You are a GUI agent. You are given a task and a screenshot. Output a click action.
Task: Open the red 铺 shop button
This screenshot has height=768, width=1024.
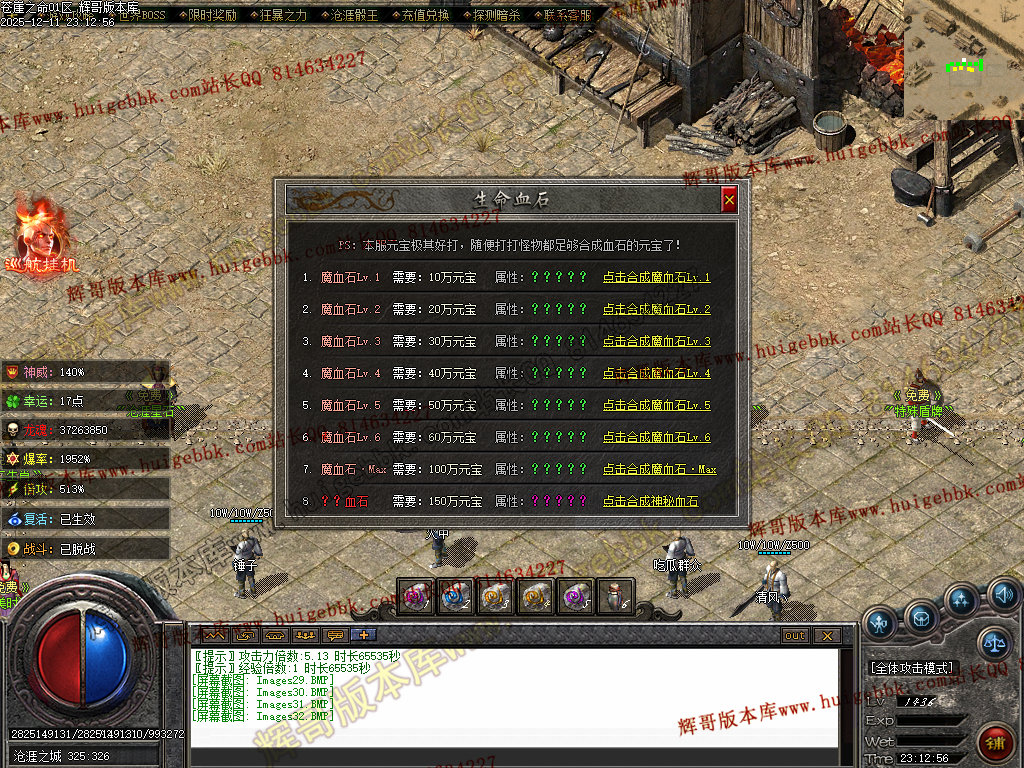996,743
